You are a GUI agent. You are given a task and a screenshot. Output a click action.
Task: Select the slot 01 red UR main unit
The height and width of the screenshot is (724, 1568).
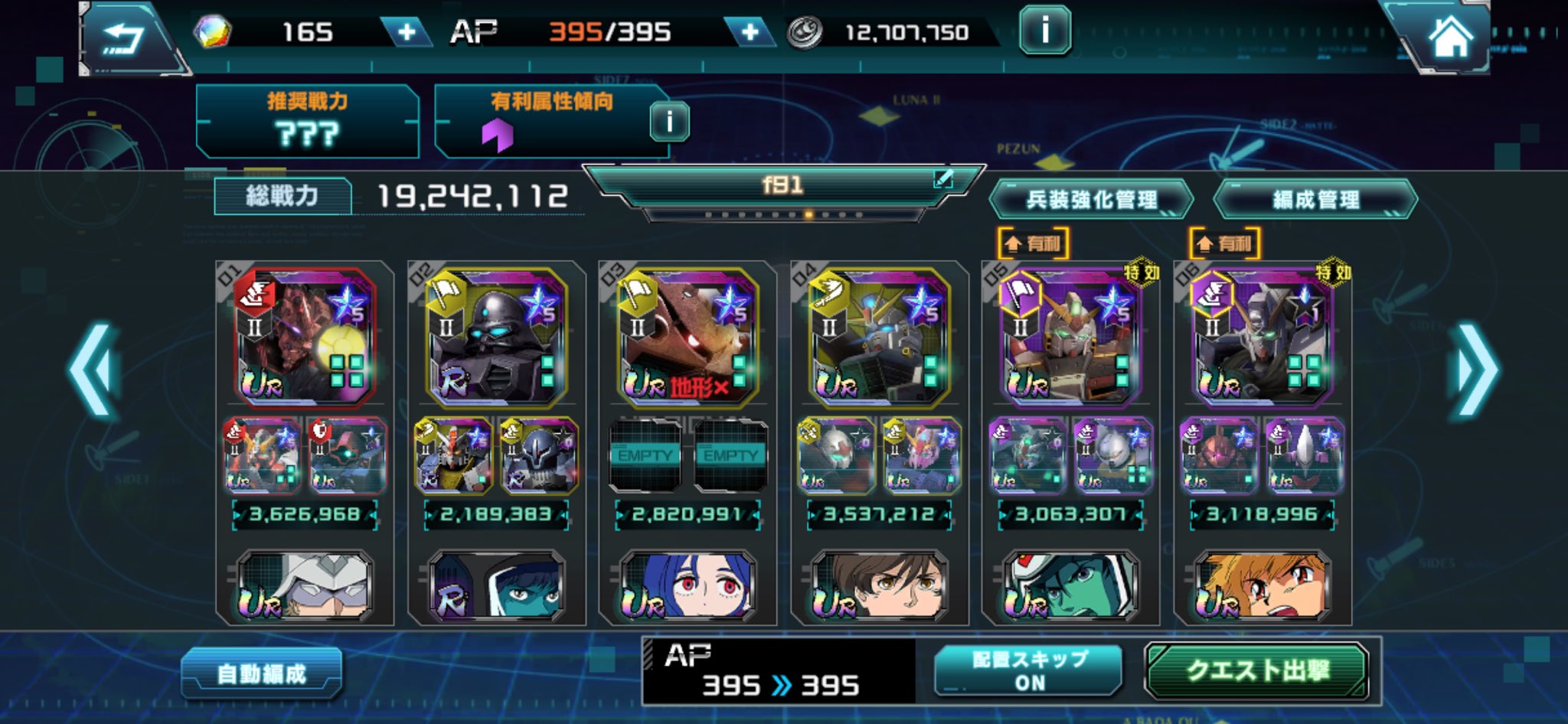(305, 337)
